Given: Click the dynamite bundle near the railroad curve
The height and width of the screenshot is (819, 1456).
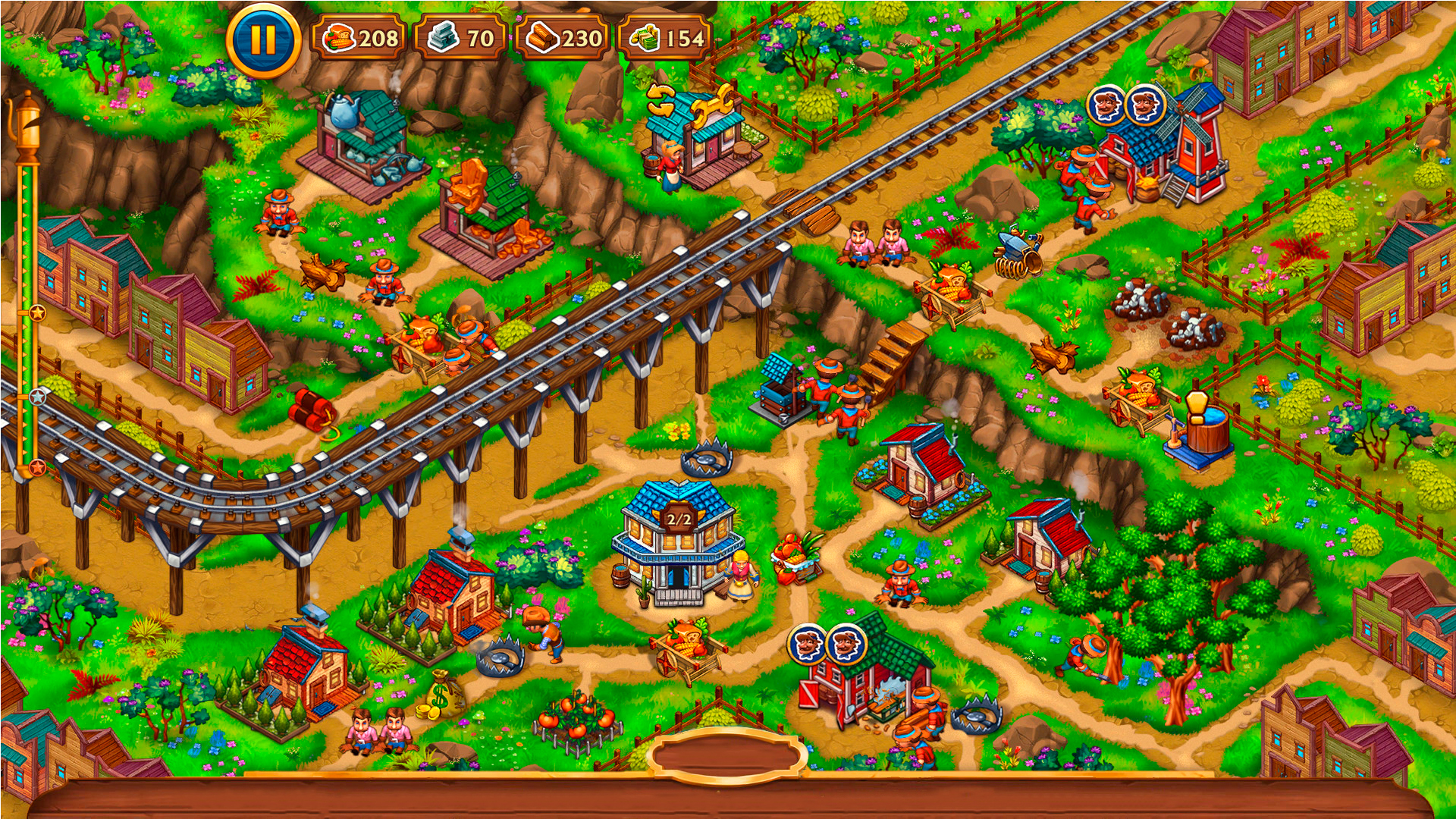Looking at the screenshot, I should point(311,409).
